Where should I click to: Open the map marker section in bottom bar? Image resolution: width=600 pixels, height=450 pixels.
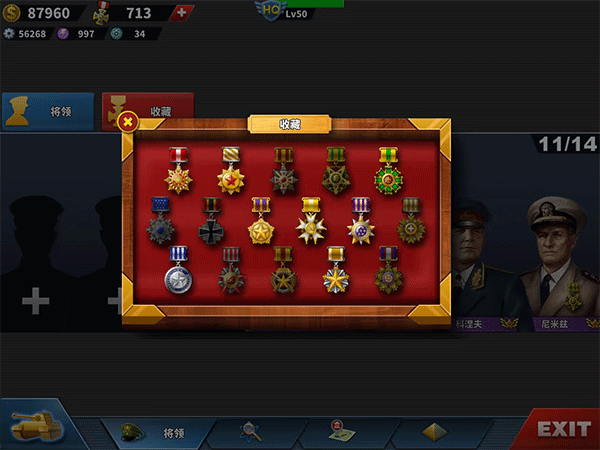[x=340, y=431]
